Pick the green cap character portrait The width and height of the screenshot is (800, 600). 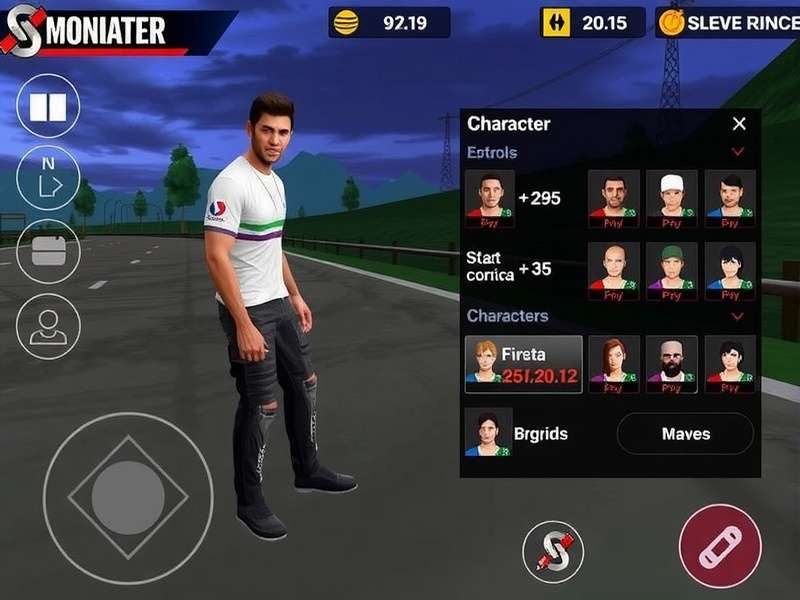(x=672, y=268)
